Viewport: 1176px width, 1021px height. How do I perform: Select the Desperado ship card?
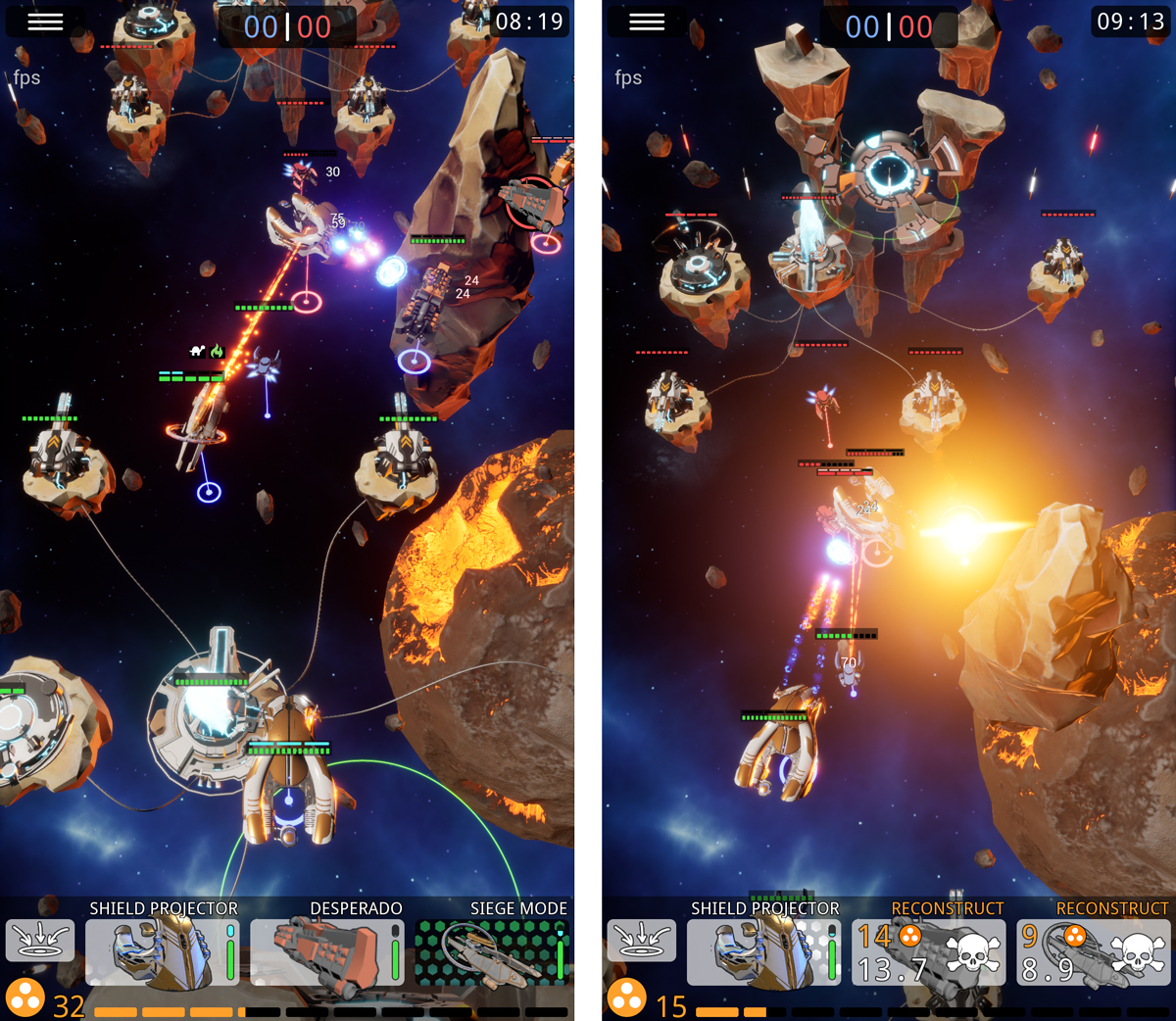(326, 951)
